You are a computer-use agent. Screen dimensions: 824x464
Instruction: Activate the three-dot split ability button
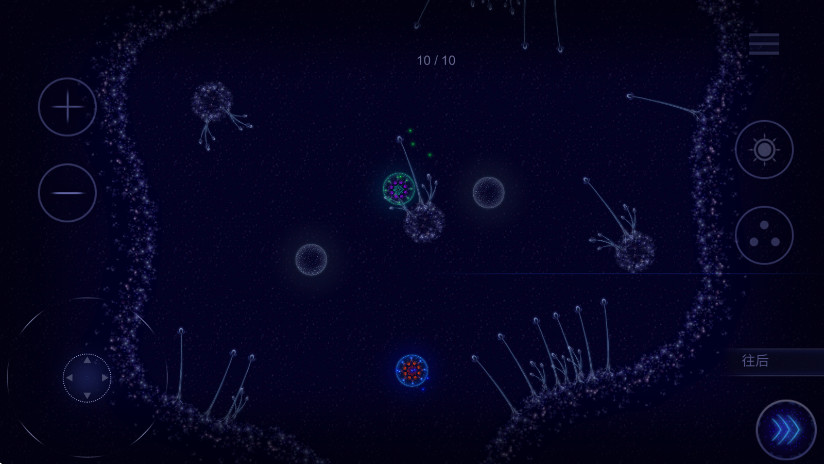(x=764, y=235)
